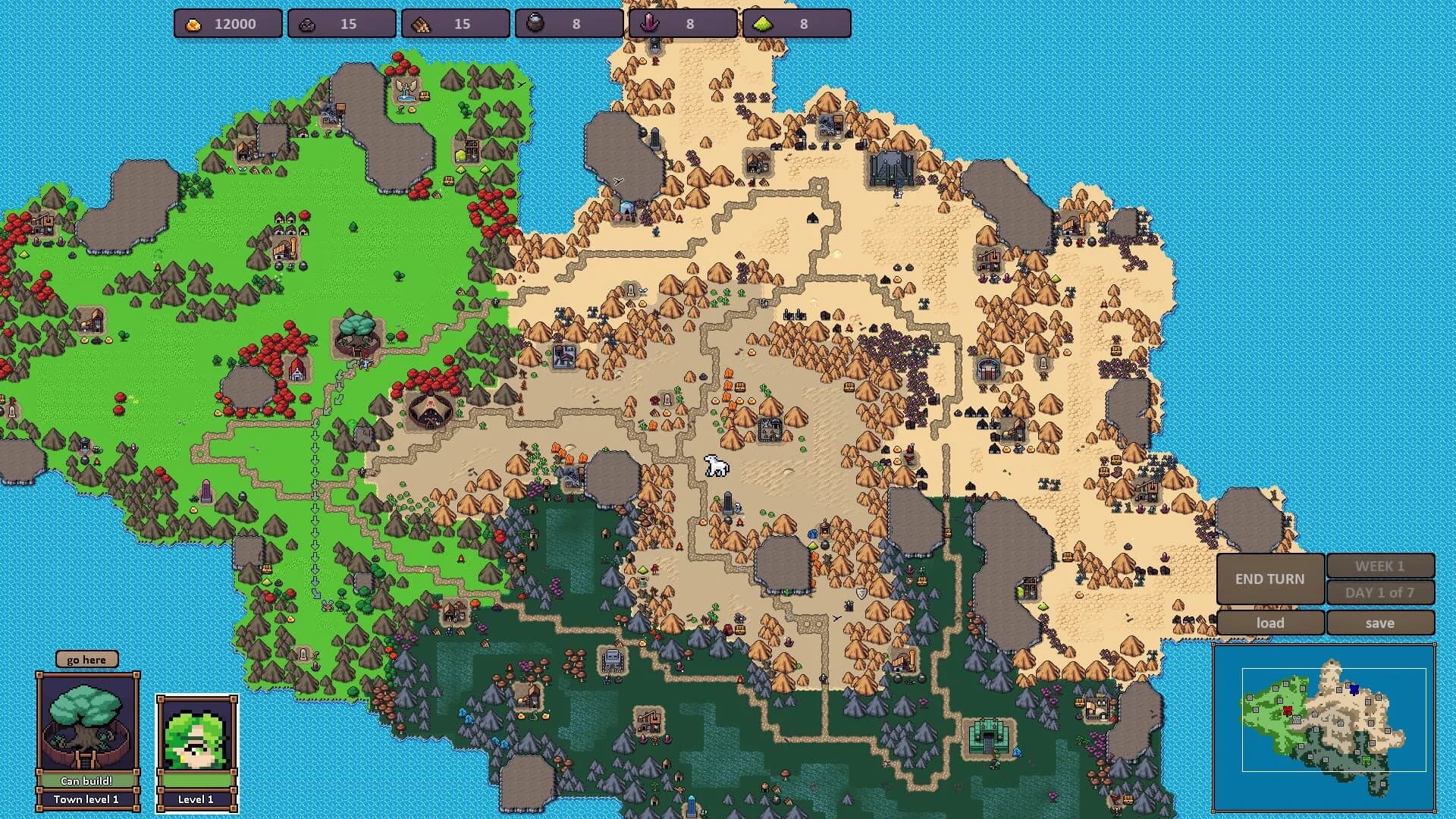Click the save button
1456x819 pixels.
(x=1381, y=623)
